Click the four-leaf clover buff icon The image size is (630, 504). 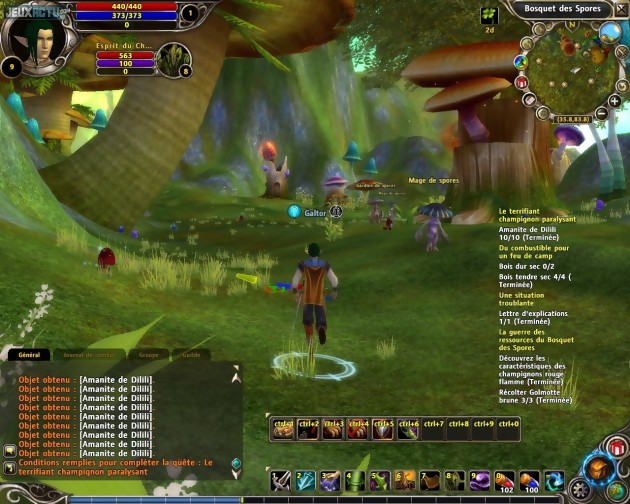pyautogui.click(x=489, y=15)
